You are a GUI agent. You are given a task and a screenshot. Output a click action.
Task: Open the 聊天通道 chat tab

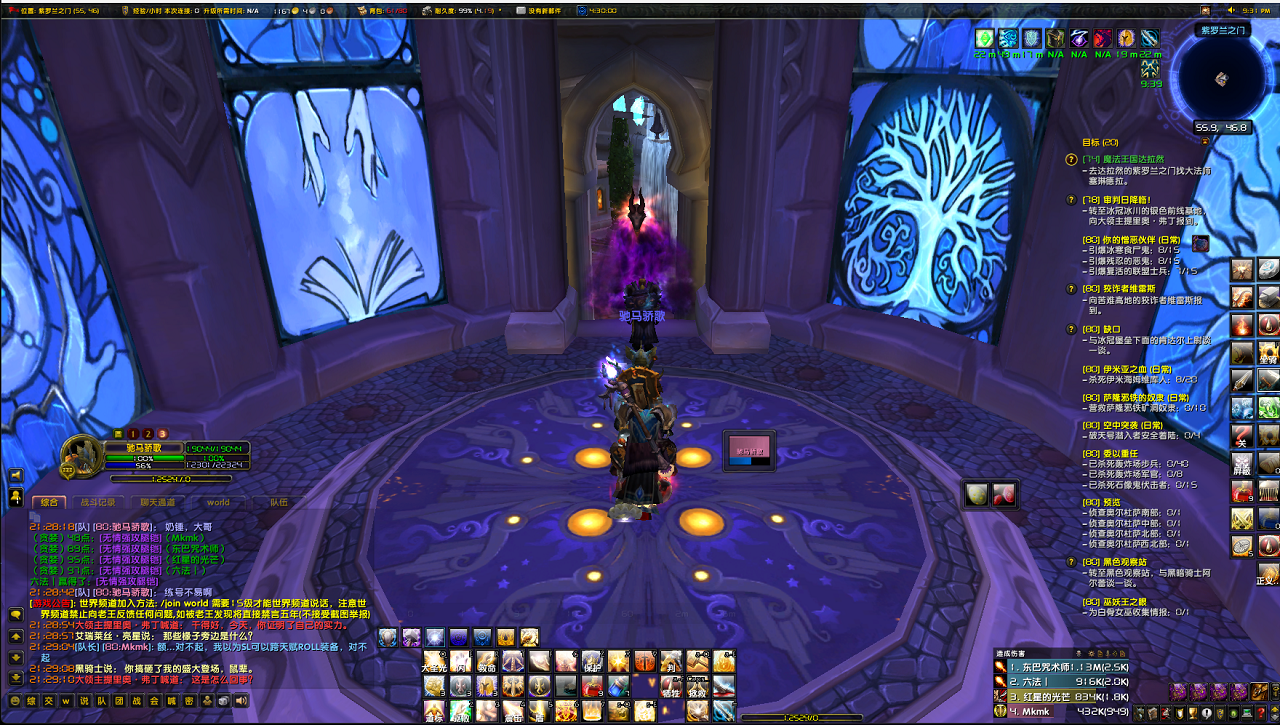(157, 503)
